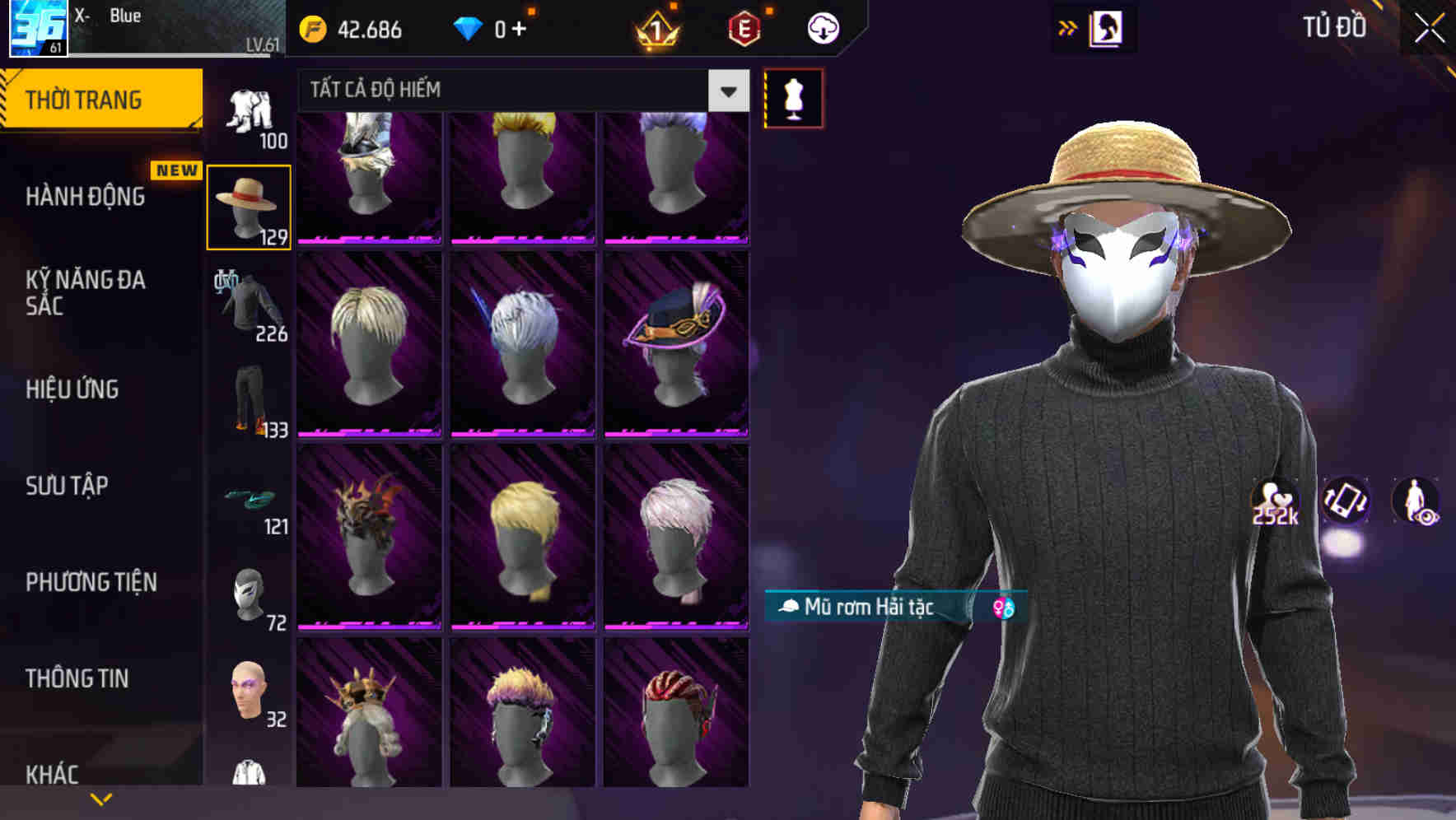Click the double-arrow collapse chevron near top
This screenshot has height=820, width=1456.
(1066, 26)
